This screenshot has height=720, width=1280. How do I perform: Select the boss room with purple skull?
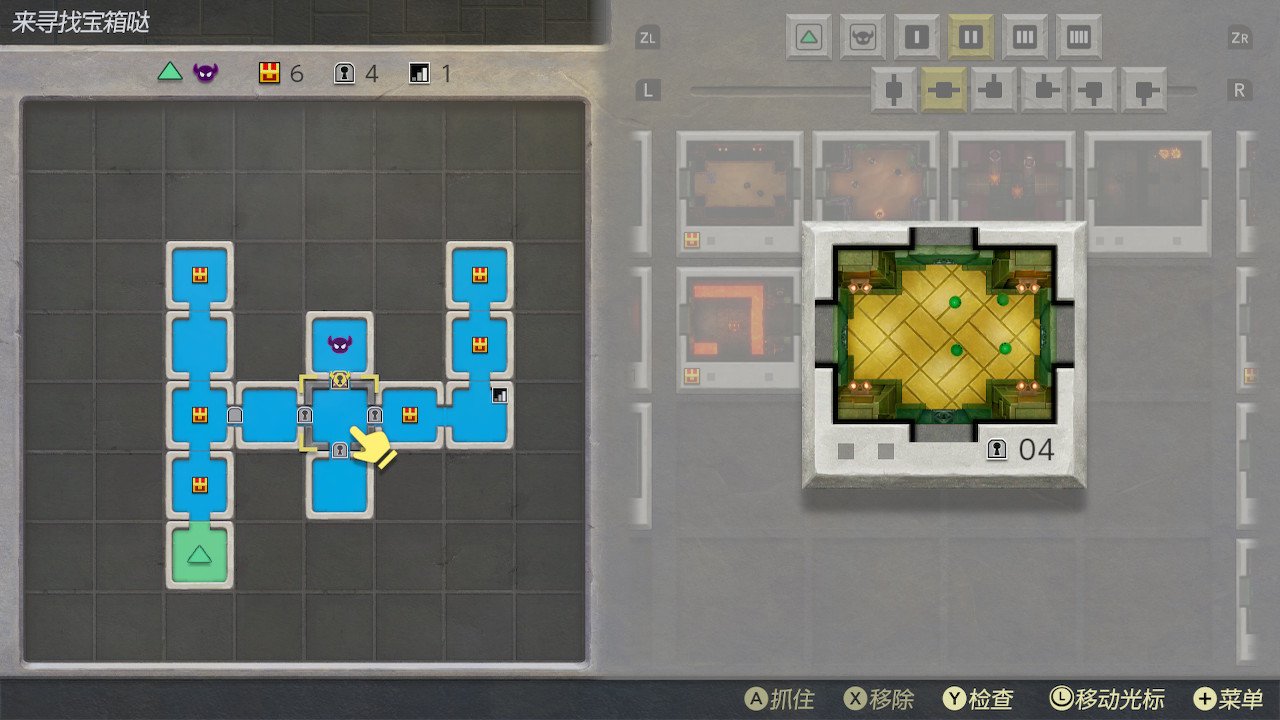click(x=340, y=345)
